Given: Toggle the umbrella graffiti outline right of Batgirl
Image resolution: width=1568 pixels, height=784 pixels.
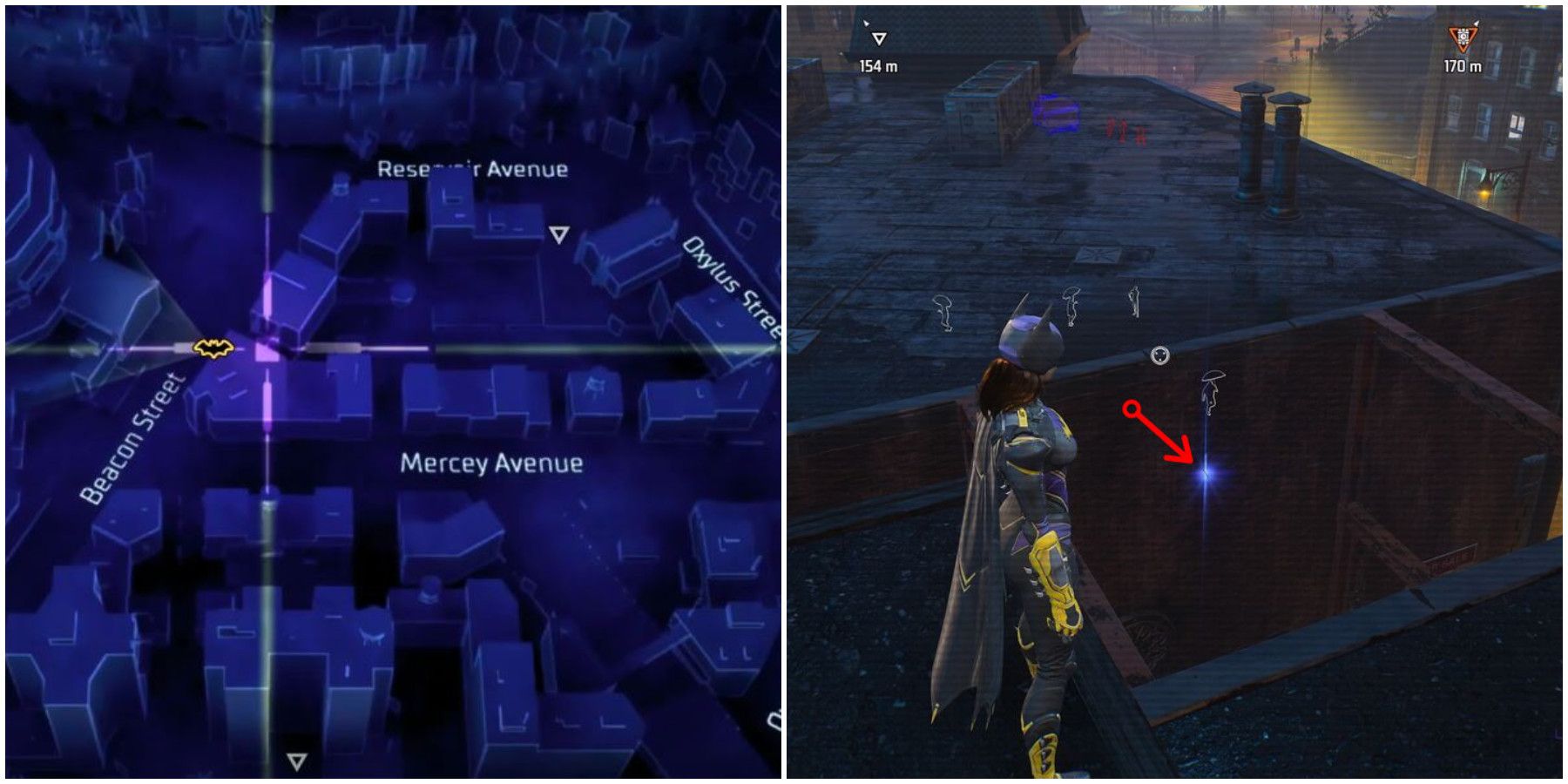Looking at the screenshot, I should click(x=1211, y=392).
